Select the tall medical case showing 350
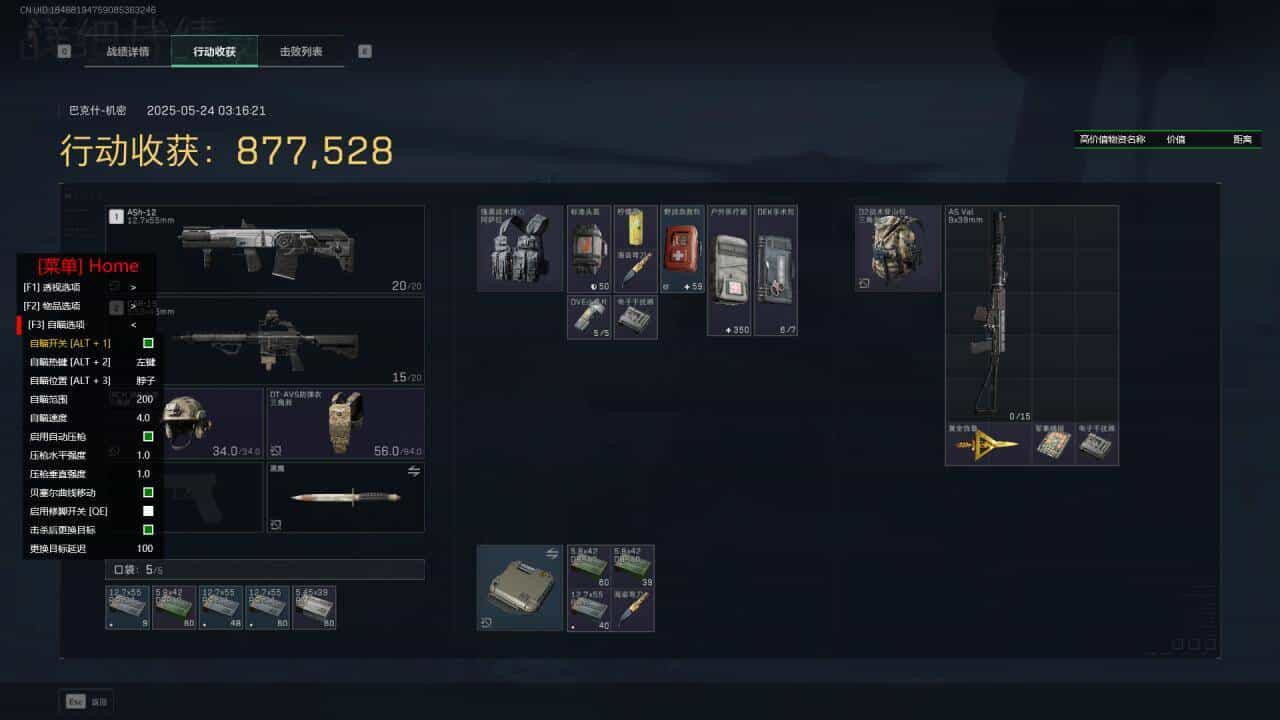 click(729, 270)
